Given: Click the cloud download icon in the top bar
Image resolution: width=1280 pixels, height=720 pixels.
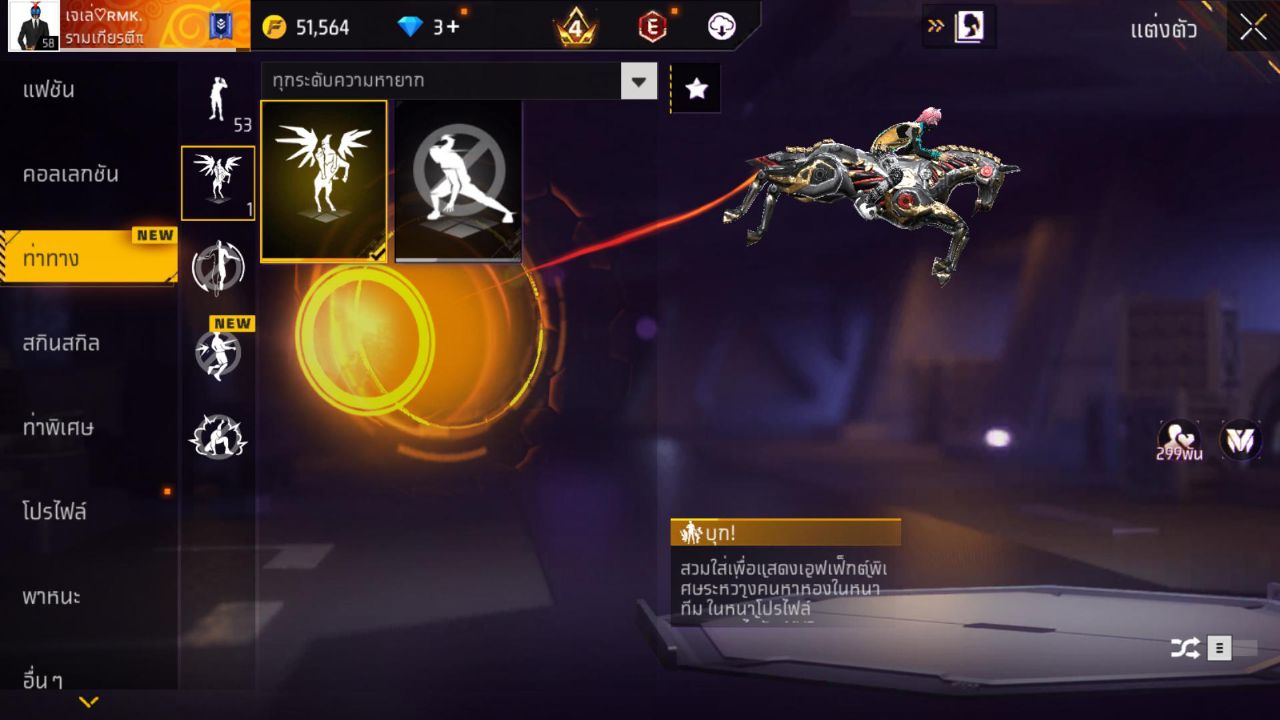Looking at the screenshot, I should (x=722, y=27).
